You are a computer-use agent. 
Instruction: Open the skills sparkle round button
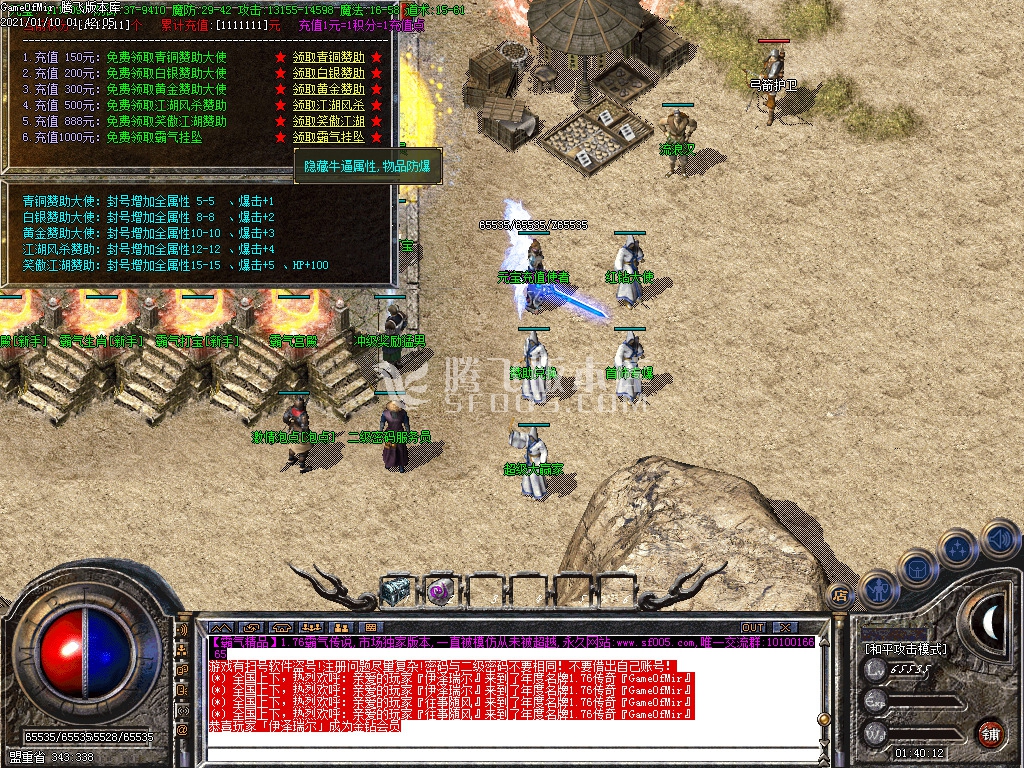[957, 548]
